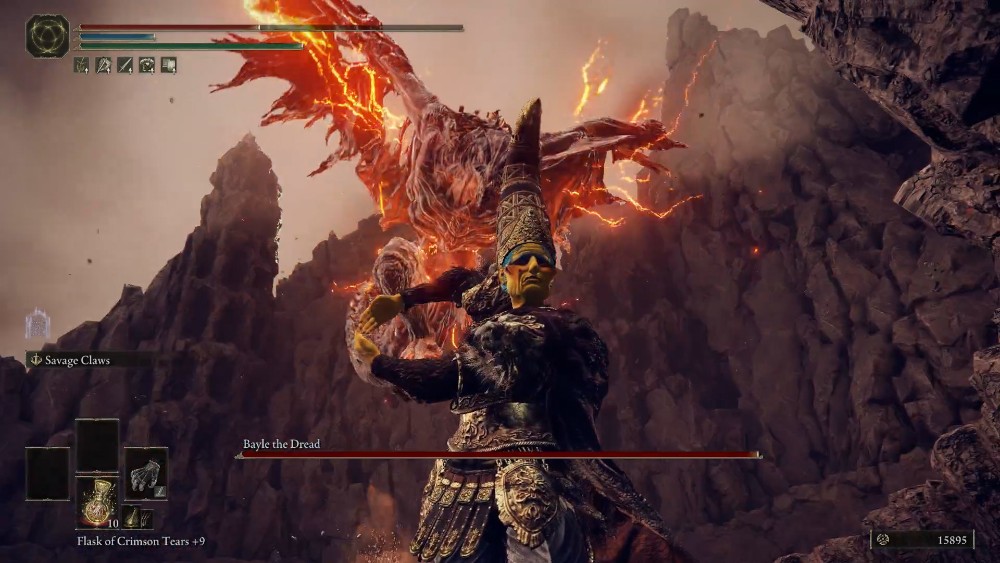Click the sword-shaped buff status icon

pyautogui.click(x=125, y=65)
